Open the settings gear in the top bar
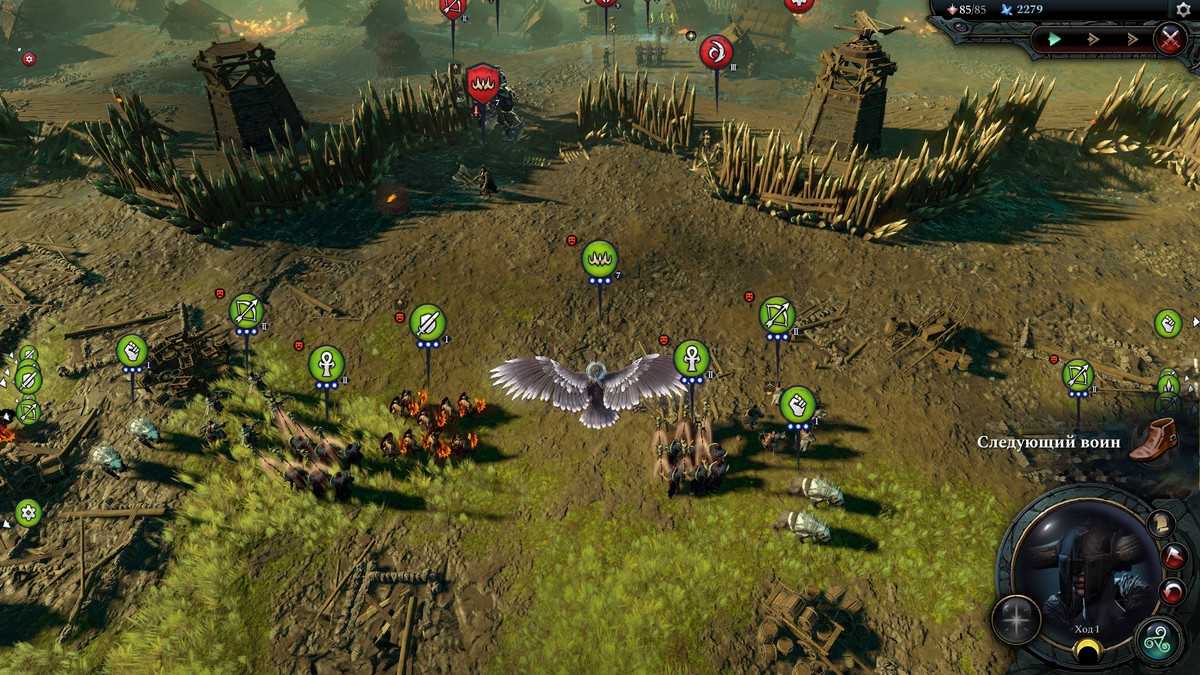Screen dimensions: 1200x675 1184,9
